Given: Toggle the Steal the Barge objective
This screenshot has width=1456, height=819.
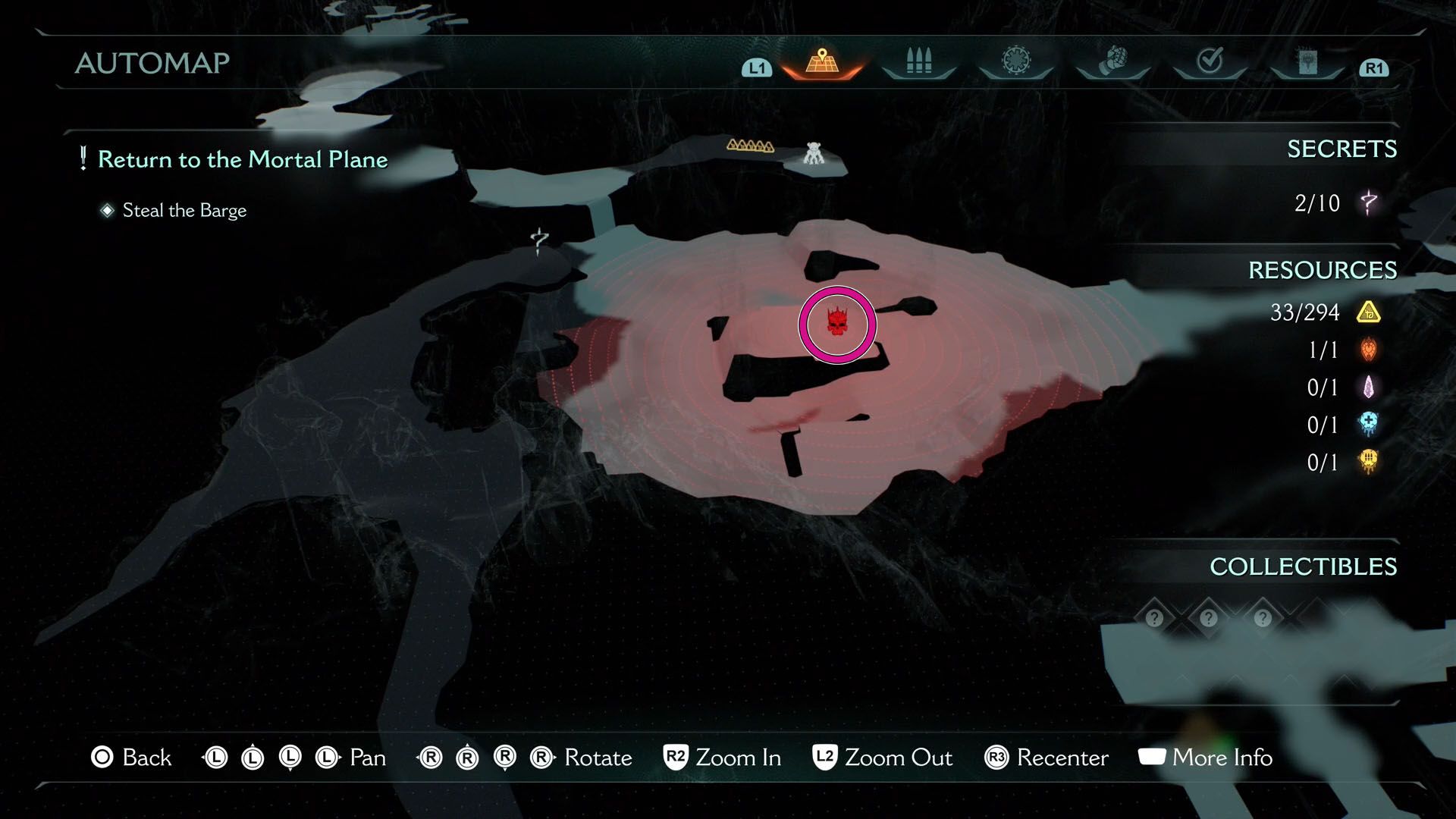Looking at the screenshot, I should [183, 210].
